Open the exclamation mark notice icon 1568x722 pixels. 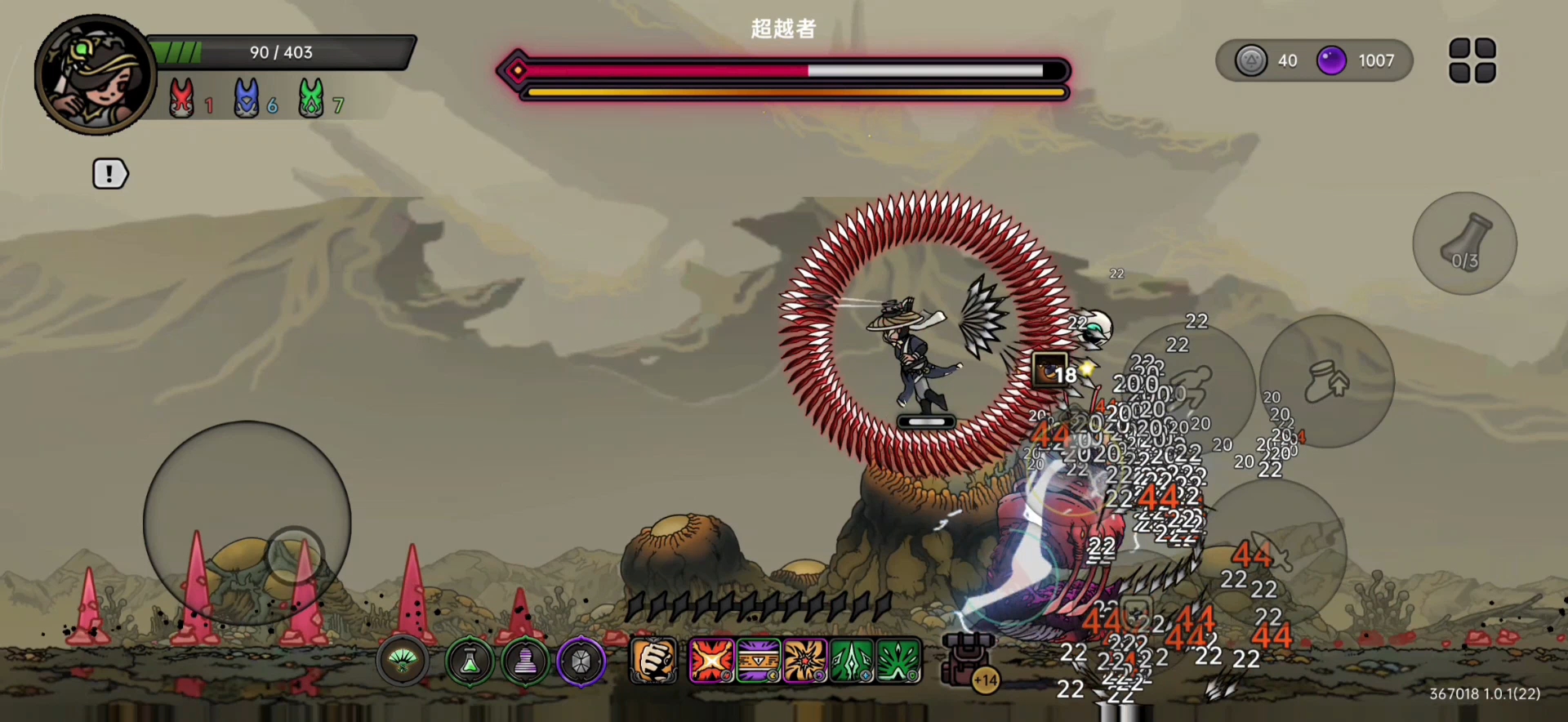click(109, 173)
